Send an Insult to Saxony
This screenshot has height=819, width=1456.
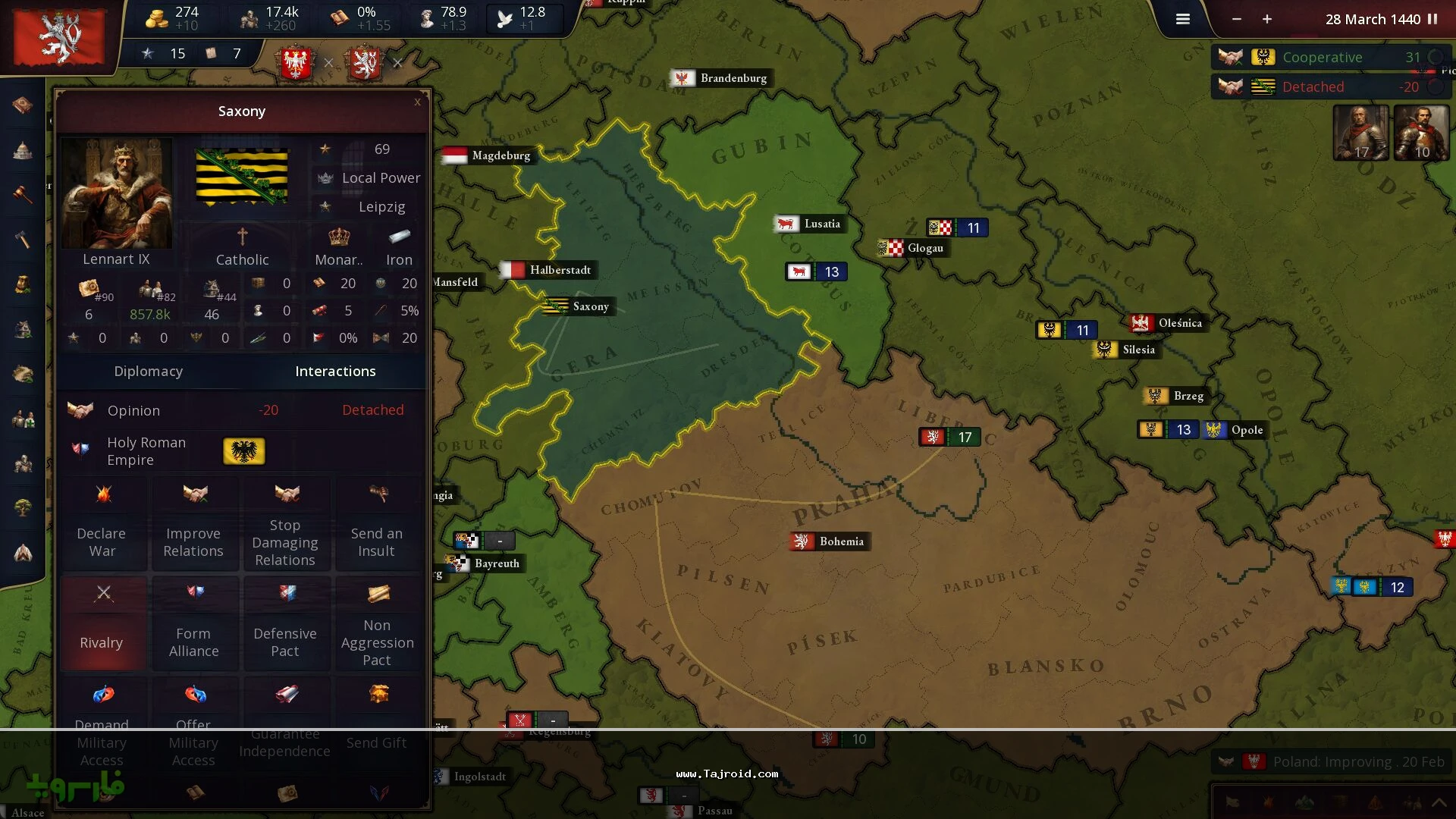[377, 523]
